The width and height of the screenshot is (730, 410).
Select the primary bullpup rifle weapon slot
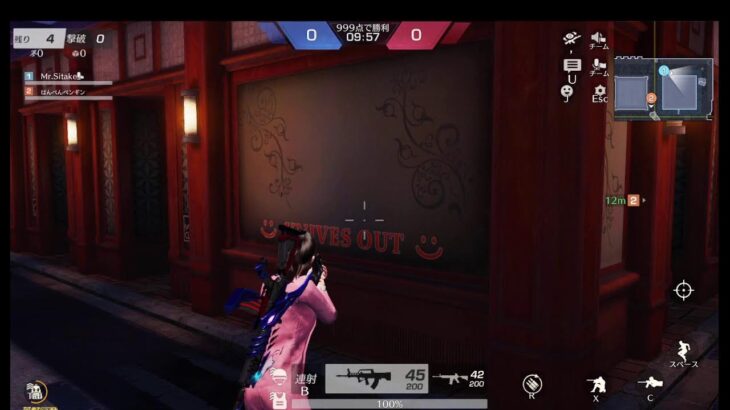tap(376, 378)
